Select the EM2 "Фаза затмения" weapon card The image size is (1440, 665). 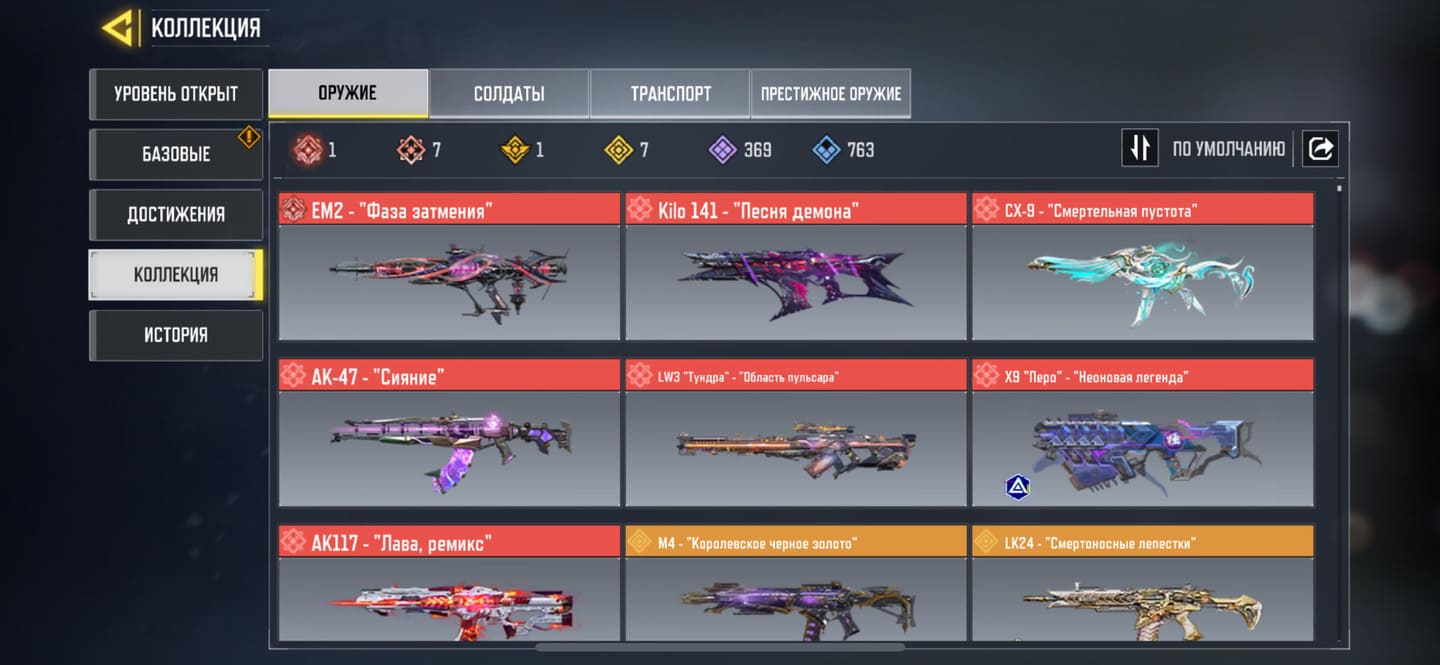449,268
